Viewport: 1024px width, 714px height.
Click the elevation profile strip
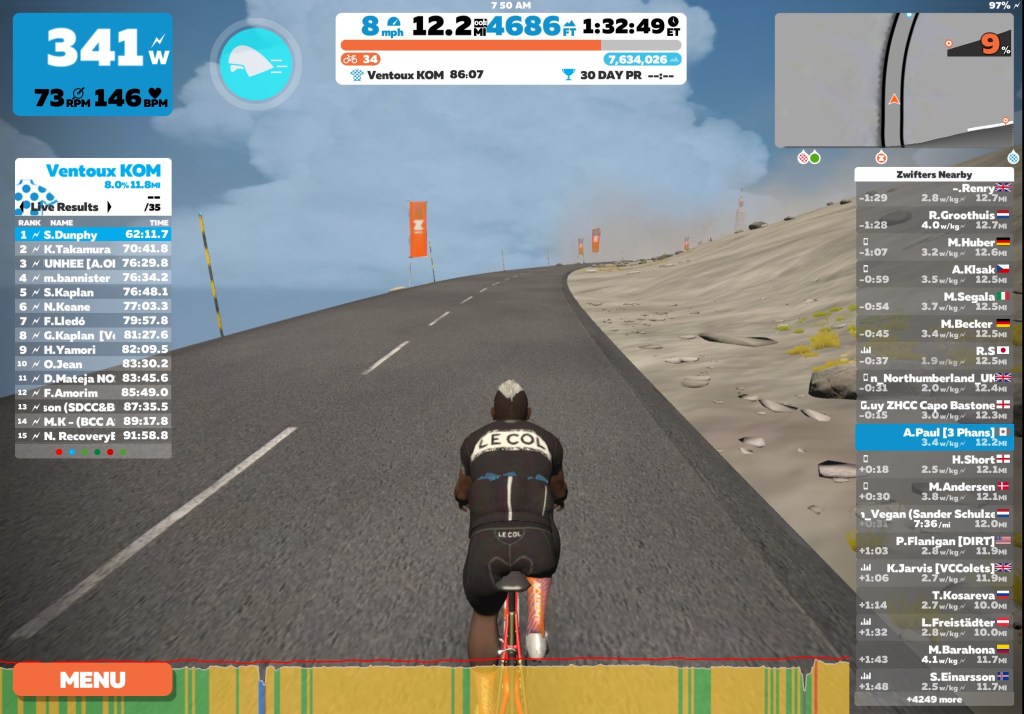(500, 688)
